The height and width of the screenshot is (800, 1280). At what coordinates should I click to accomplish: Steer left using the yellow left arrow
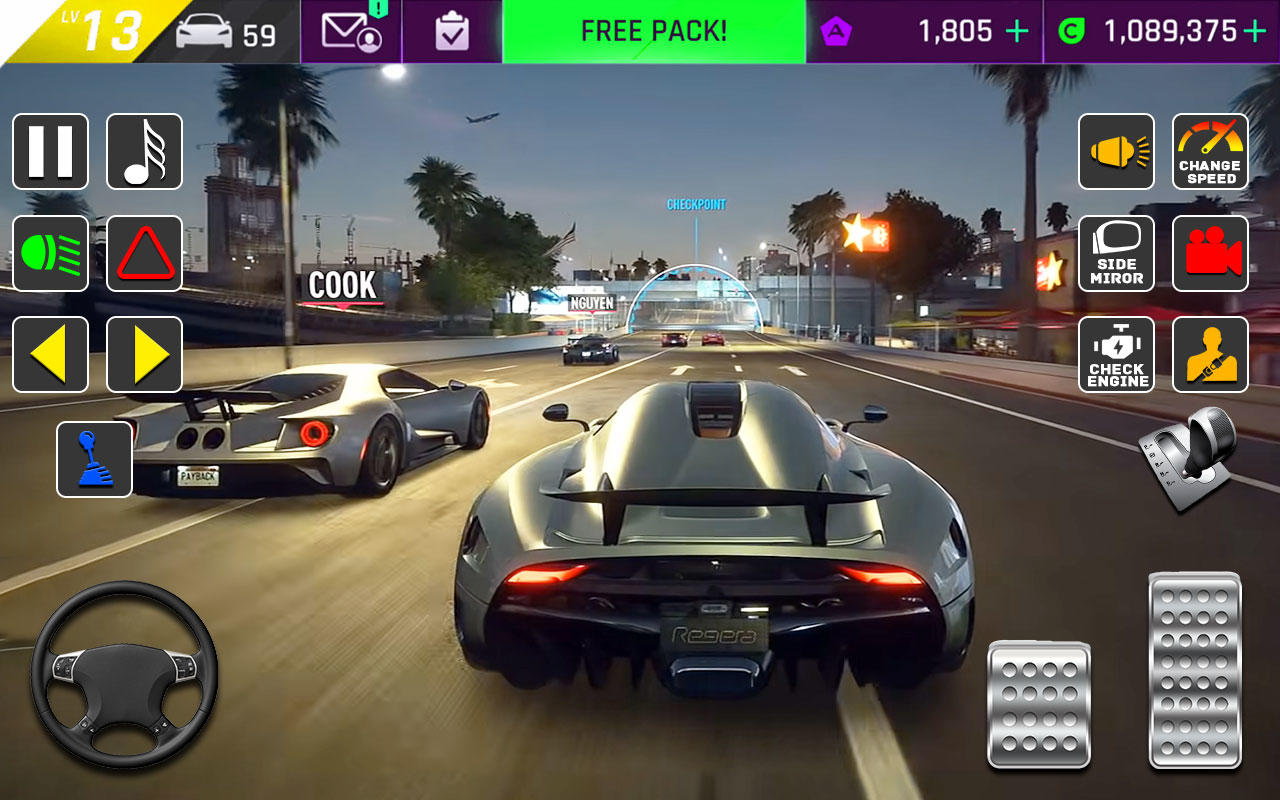tap(50, 354)
